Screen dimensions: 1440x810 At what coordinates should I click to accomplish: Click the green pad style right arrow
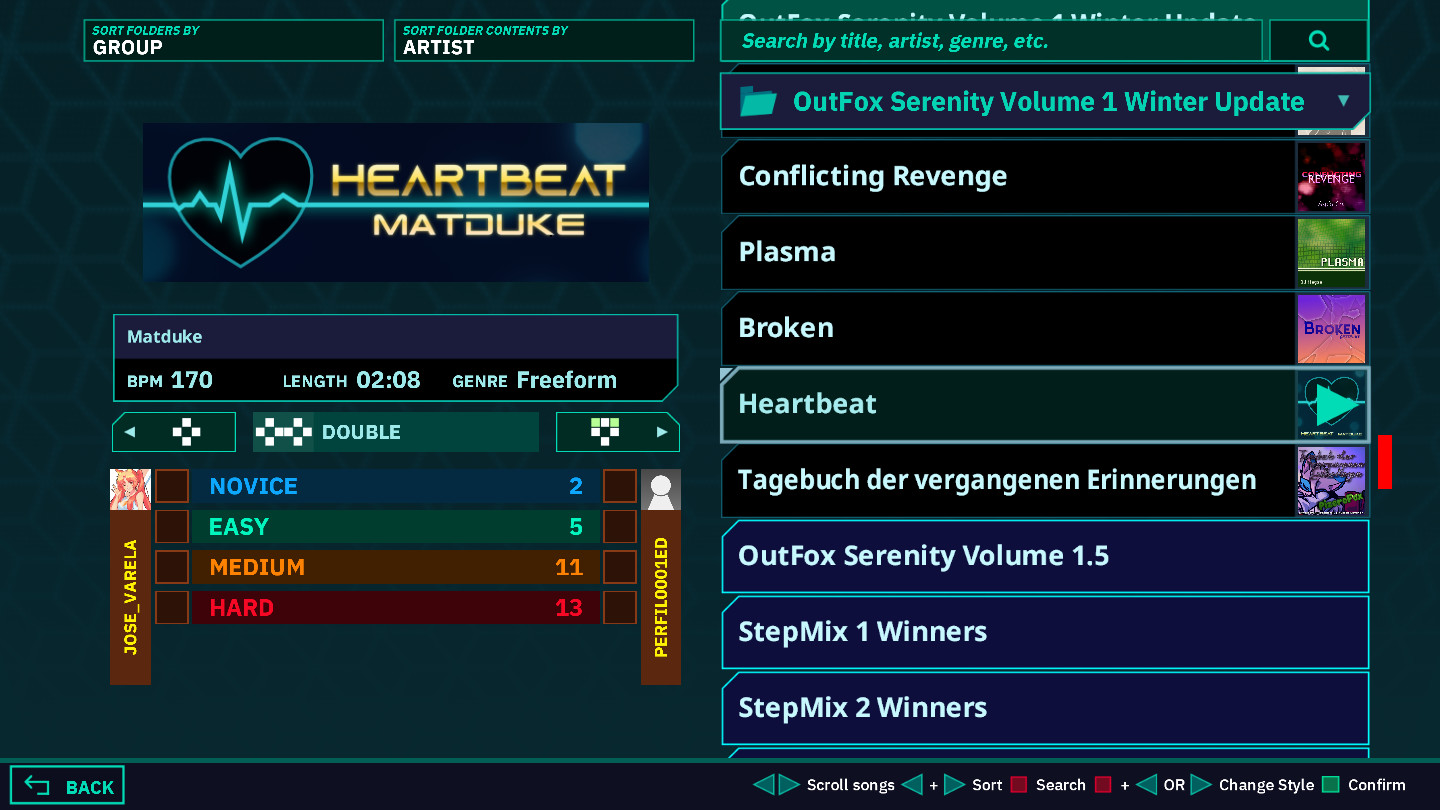tap(660, 431)
